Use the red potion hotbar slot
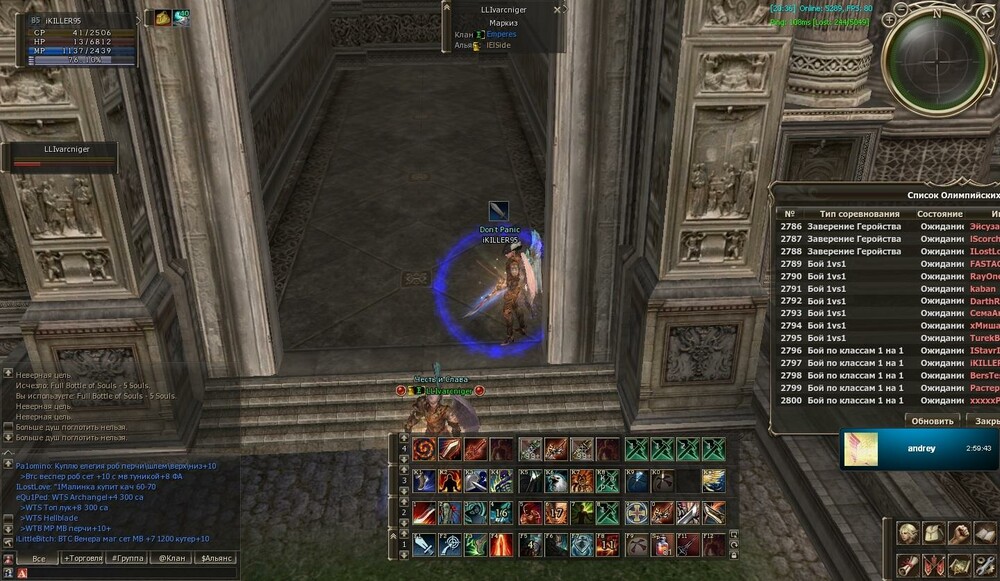The height and width of the screenshot is (581, 1000). [x=661, y=545]
